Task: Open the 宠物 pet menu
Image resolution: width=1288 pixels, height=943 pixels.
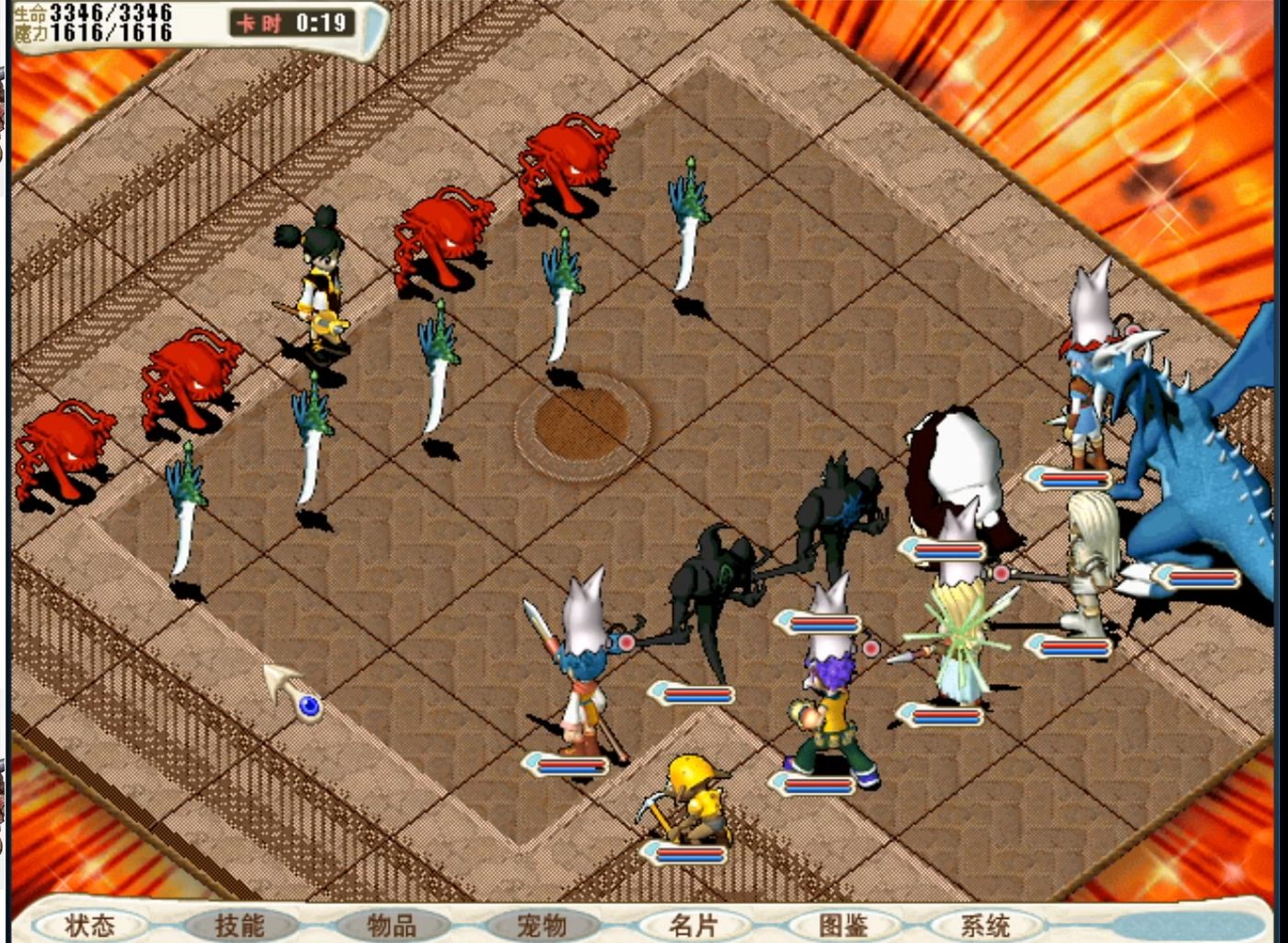Action: (542, 925)
